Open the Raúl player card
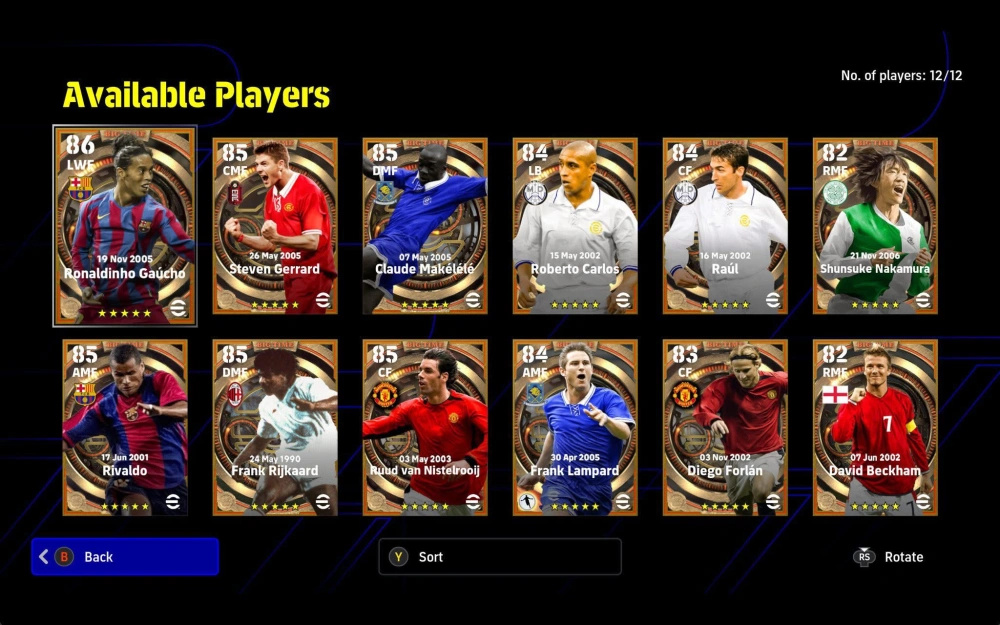 (725, 226)
